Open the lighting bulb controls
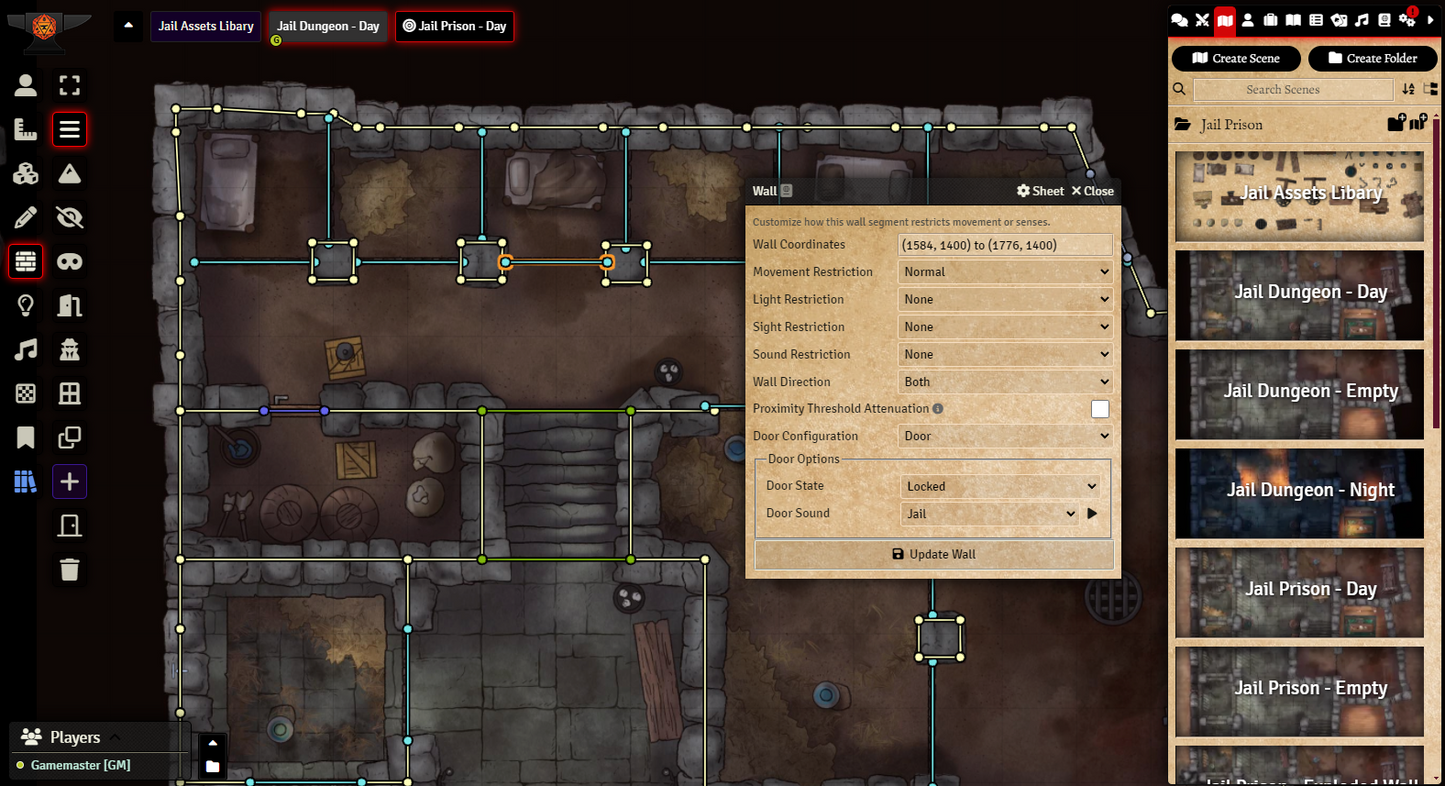 click(26, 306)
